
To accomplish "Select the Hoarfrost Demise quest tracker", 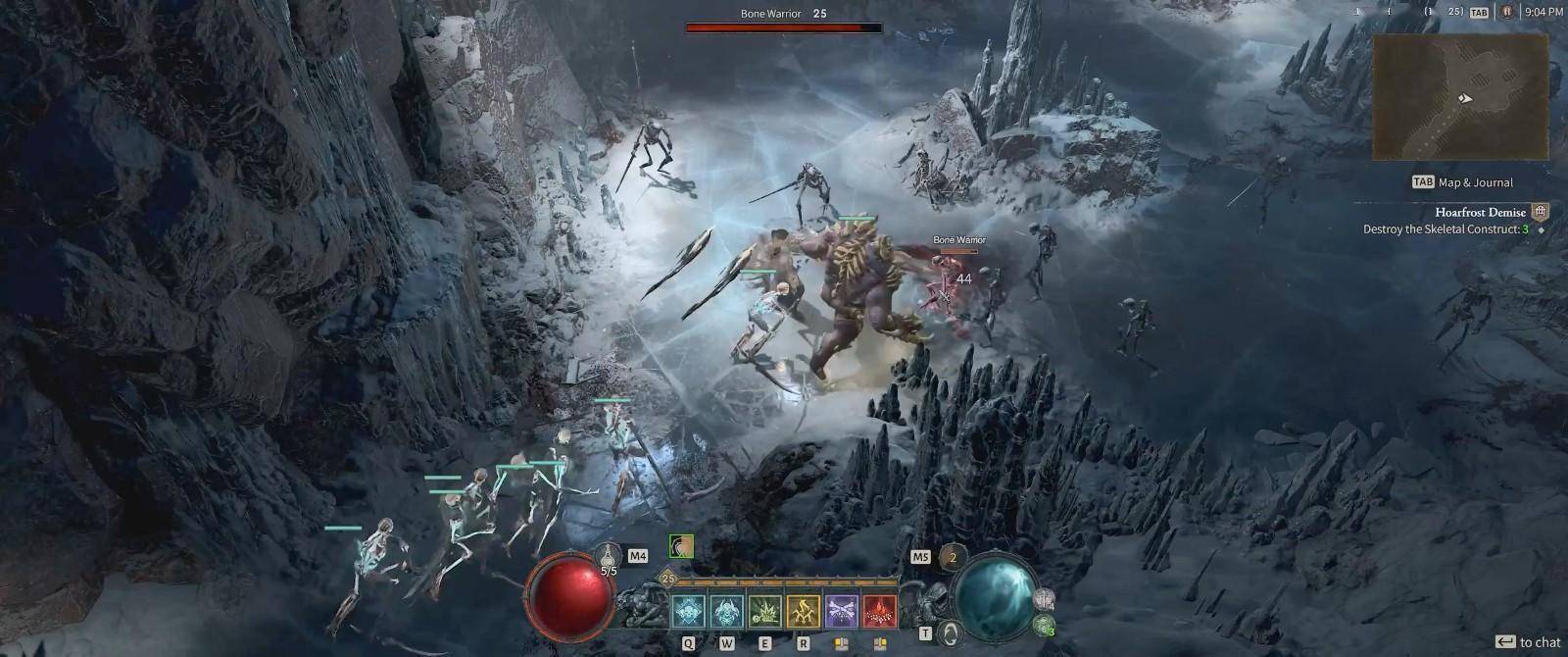I will [x=1480, y=212].
